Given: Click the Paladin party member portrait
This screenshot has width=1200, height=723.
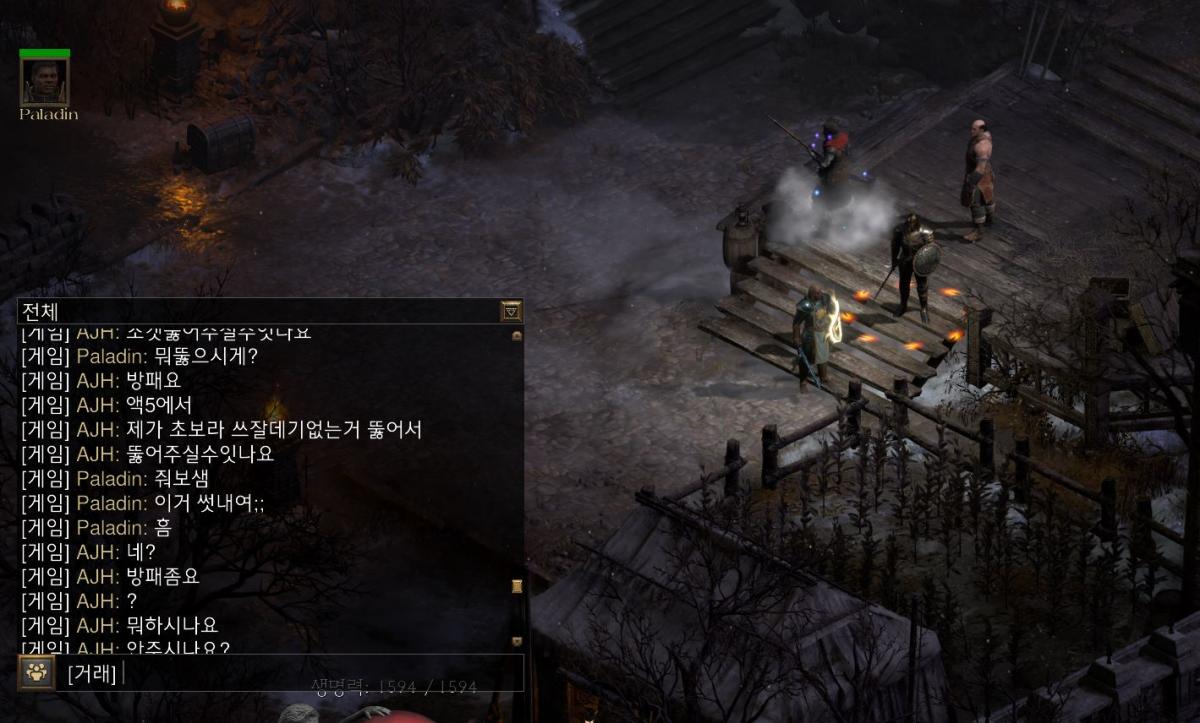Looking at the screenshot, I should pyautogui.click(x=45, y=82).
